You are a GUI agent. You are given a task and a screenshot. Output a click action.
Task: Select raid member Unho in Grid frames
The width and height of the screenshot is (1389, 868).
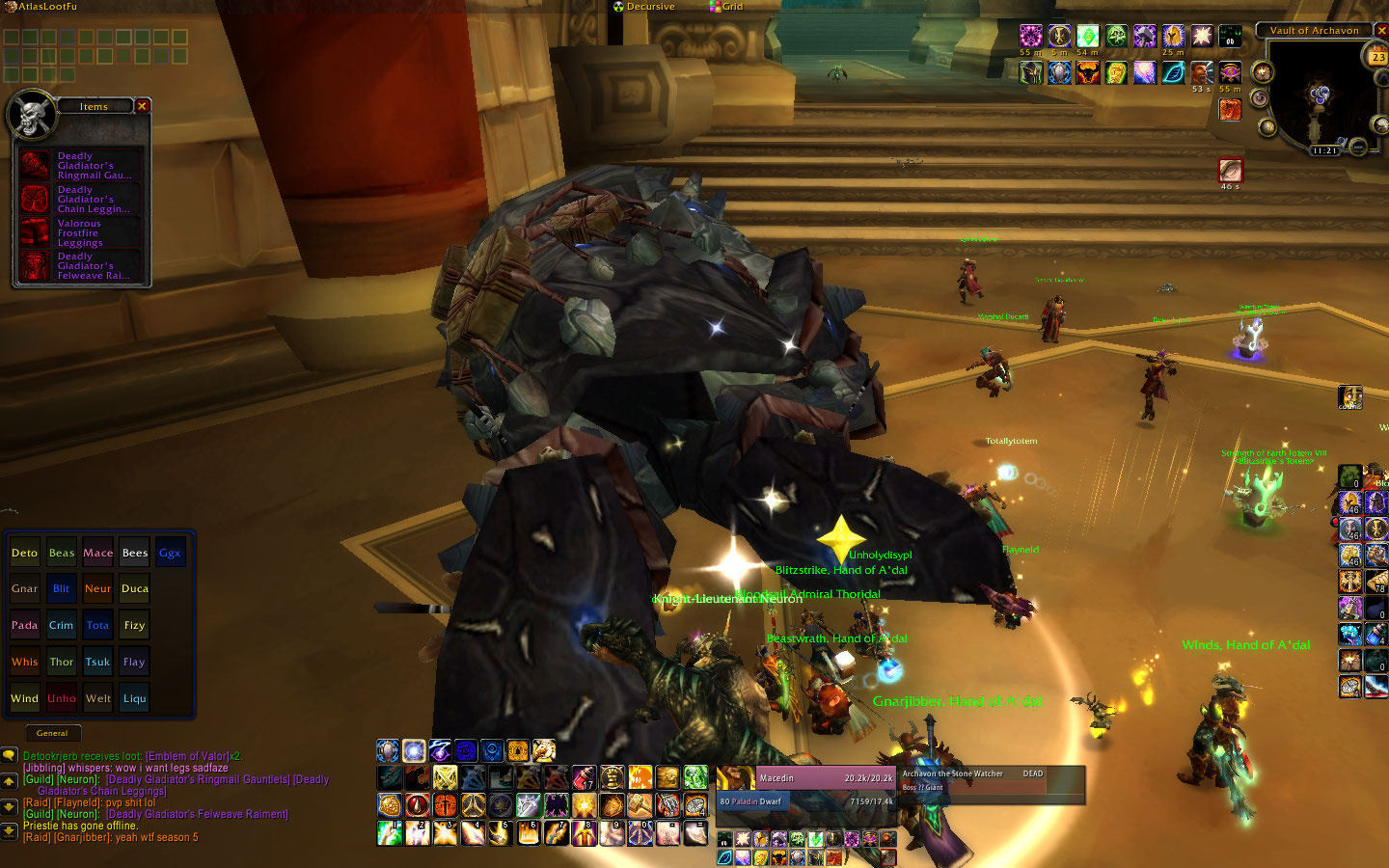point(61,698)
